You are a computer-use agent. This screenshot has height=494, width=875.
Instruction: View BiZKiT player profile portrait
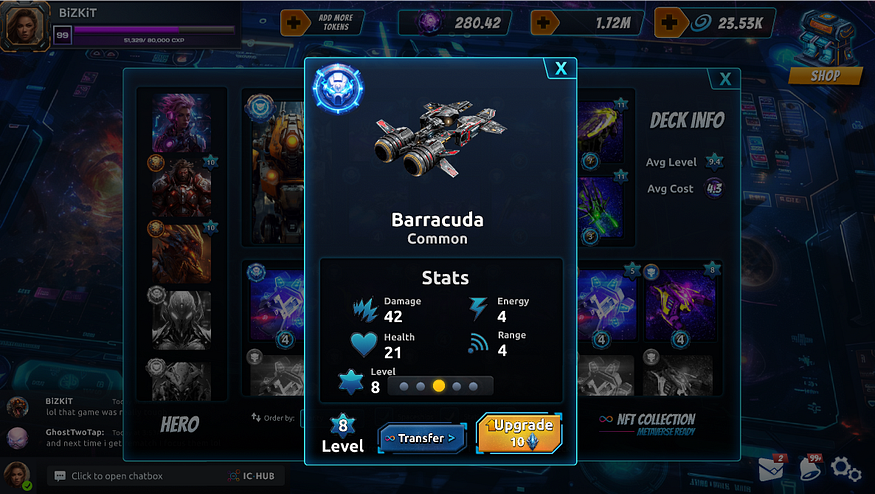pyautogui.click(x=24, y=26)
